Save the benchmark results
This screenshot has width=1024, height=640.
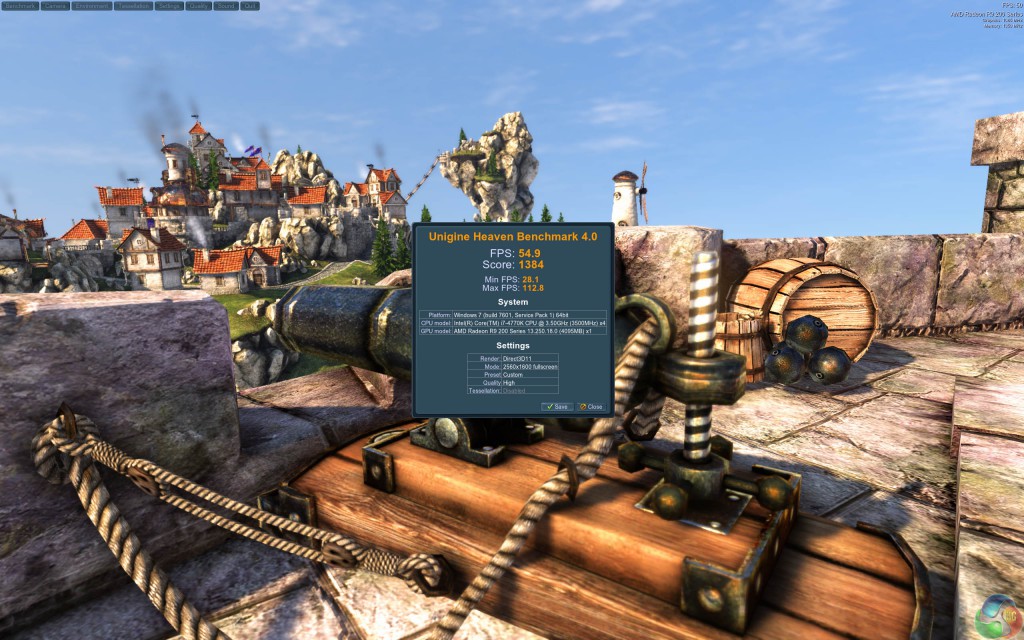click(x=557, y=407)
